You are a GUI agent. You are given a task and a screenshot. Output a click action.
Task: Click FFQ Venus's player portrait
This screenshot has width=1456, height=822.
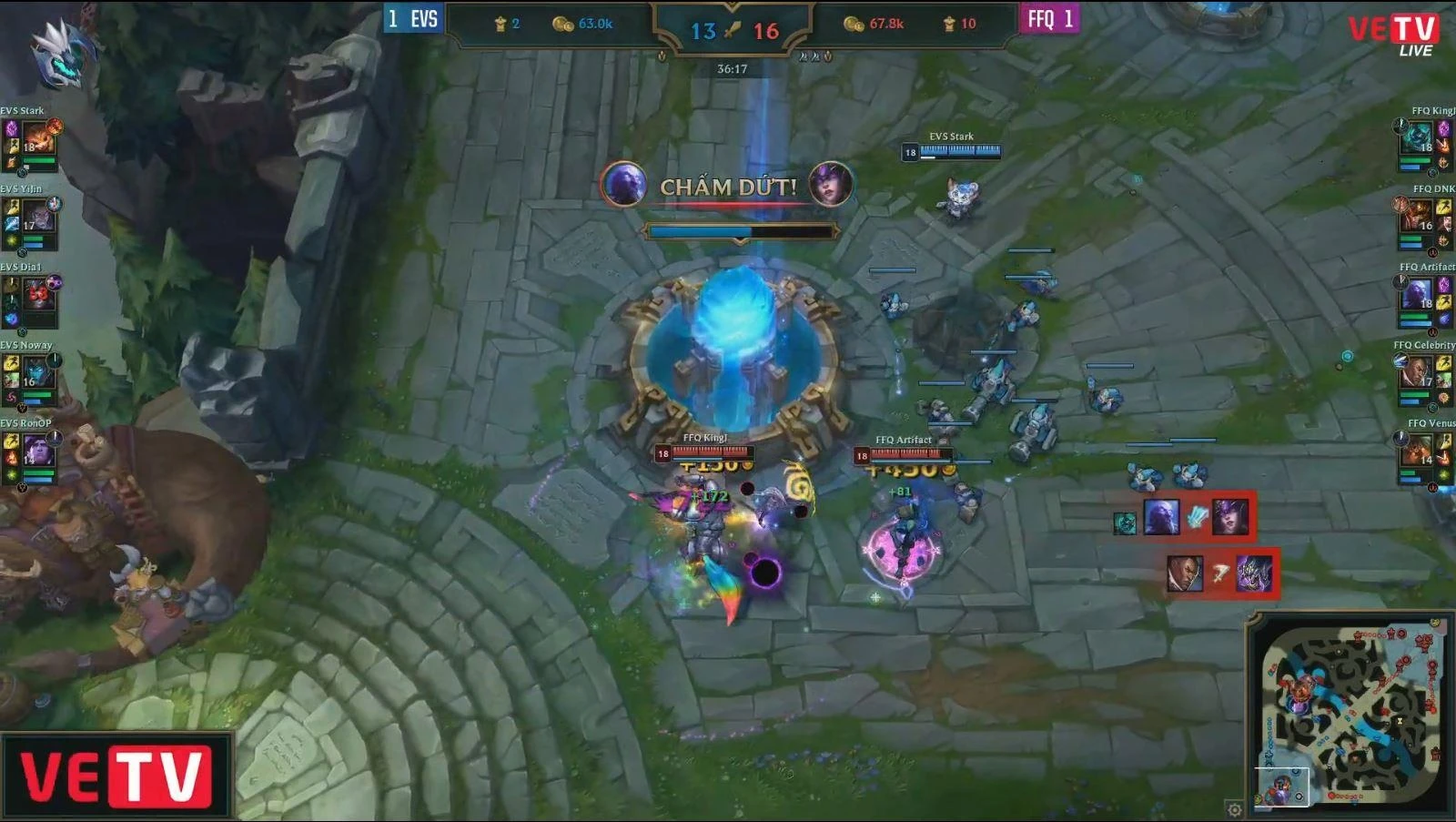click(x=1417, y=451)
